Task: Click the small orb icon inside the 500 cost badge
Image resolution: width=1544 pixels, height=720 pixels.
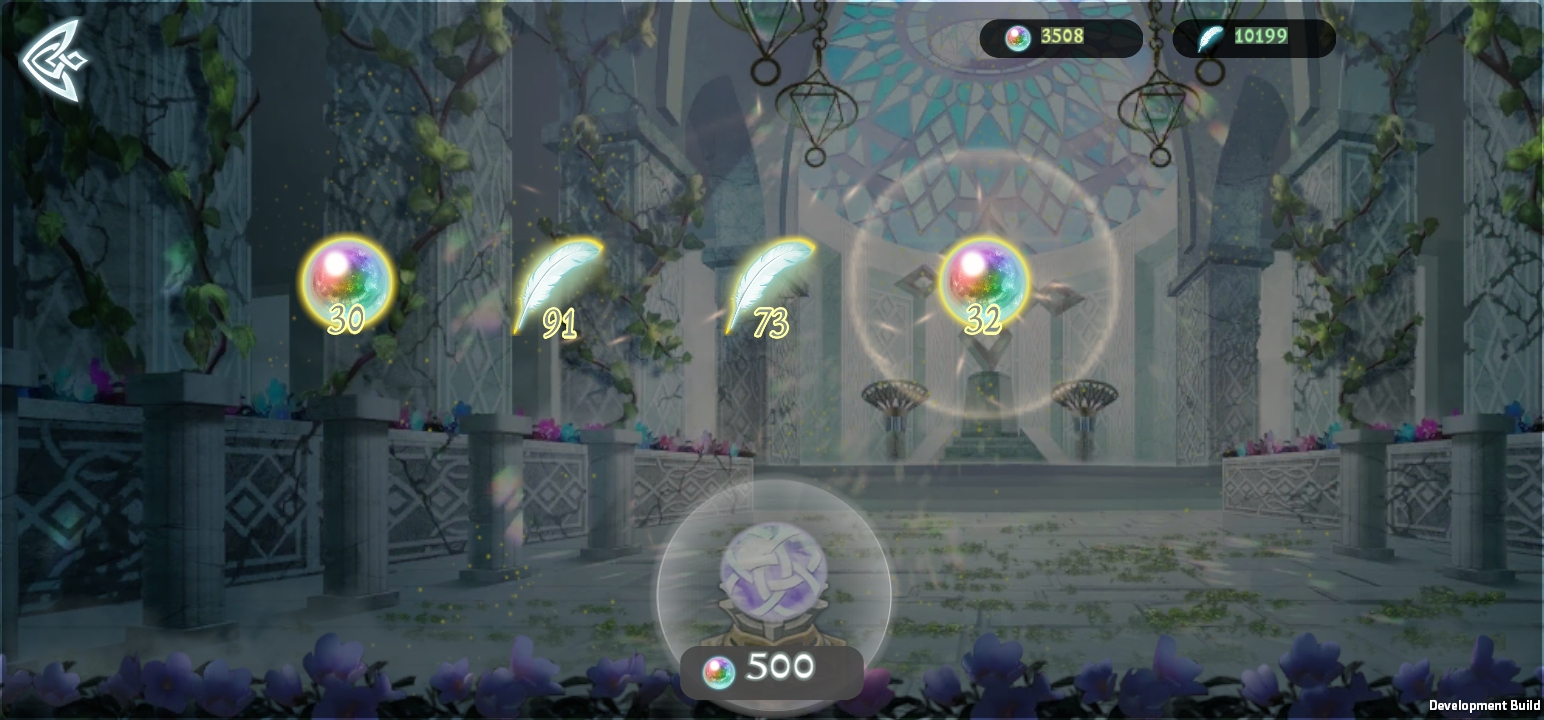Action: point(716,666)
